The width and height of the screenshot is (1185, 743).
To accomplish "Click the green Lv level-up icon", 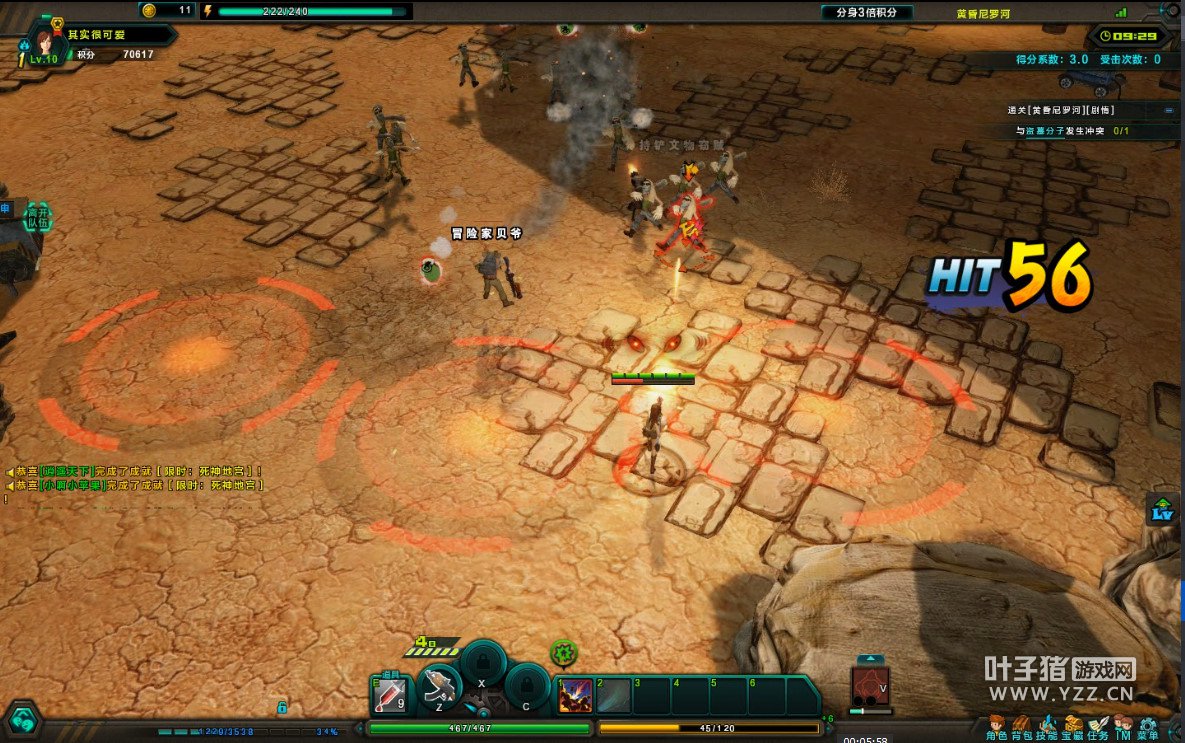I will pos(1162,508).
